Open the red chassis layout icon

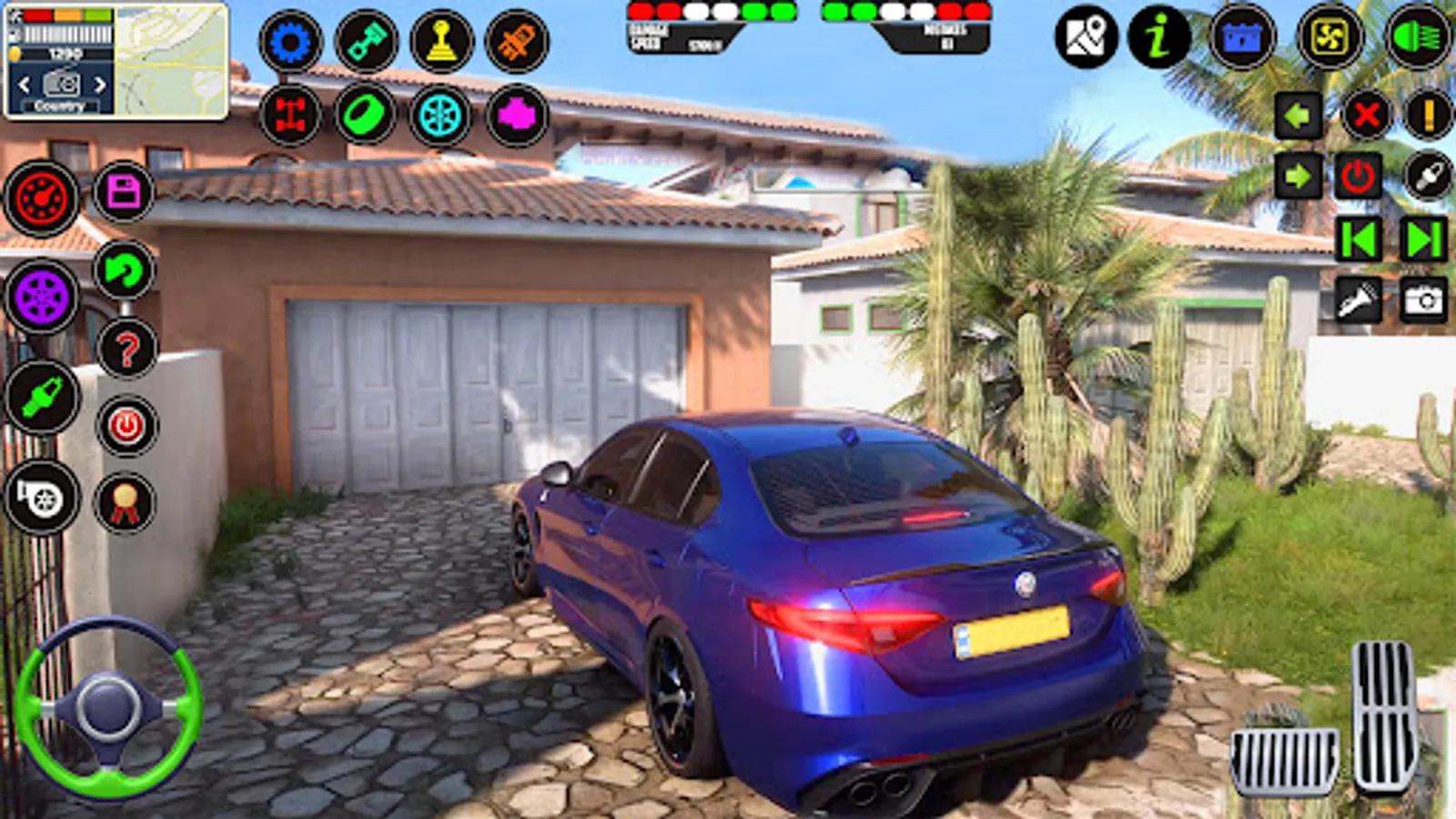tap(290, 116)
